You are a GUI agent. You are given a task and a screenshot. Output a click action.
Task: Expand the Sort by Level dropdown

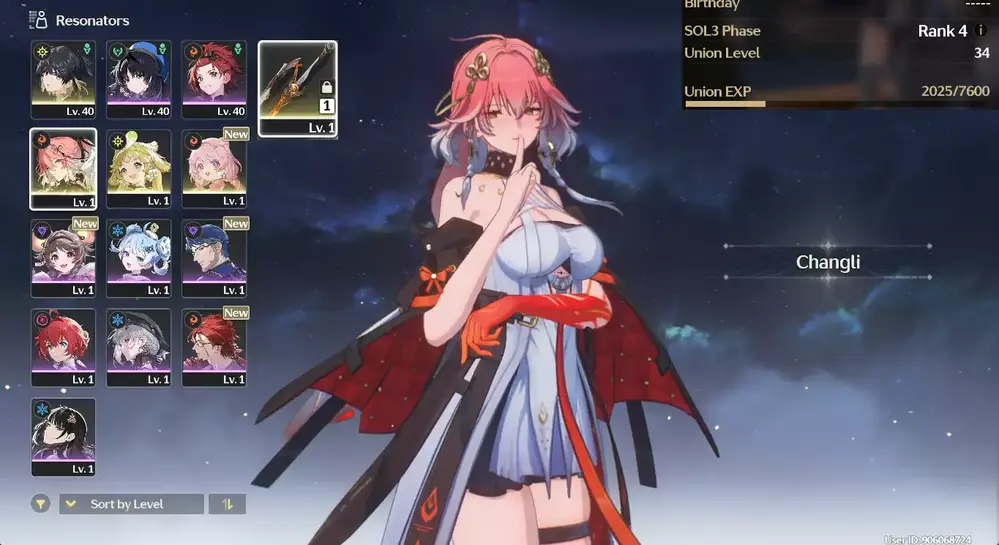coord(131,504)
